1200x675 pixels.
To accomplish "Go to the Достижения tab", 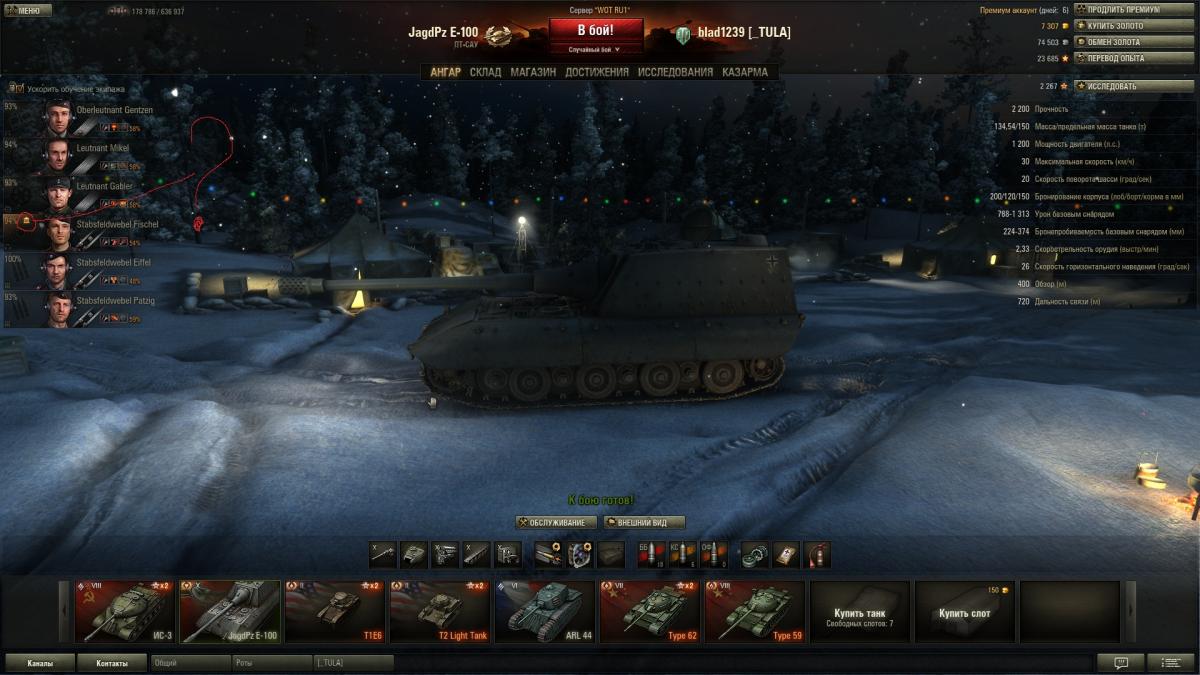I will pos(597,72).
